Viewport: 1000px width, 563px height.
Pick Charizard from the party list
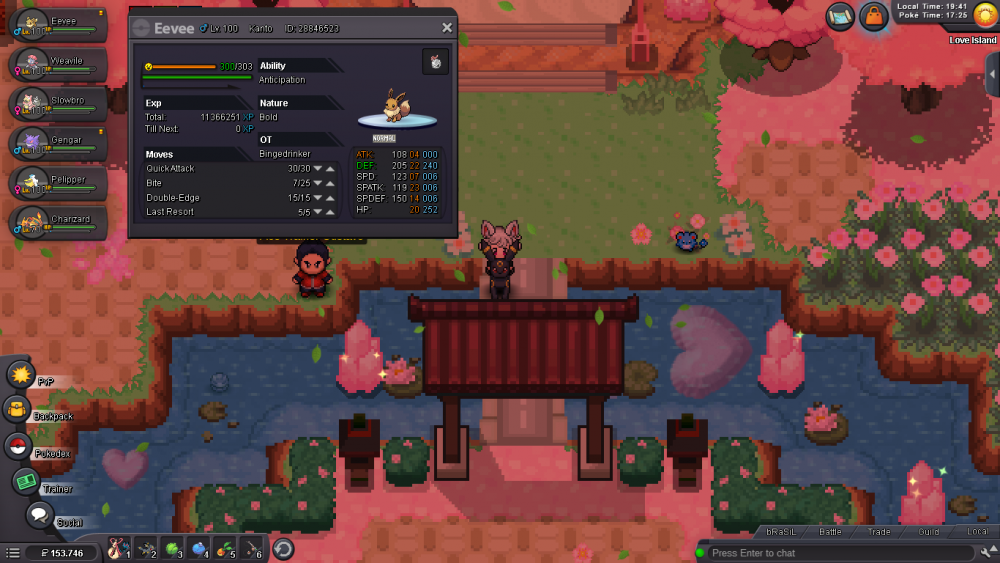[x=59, y=222]
